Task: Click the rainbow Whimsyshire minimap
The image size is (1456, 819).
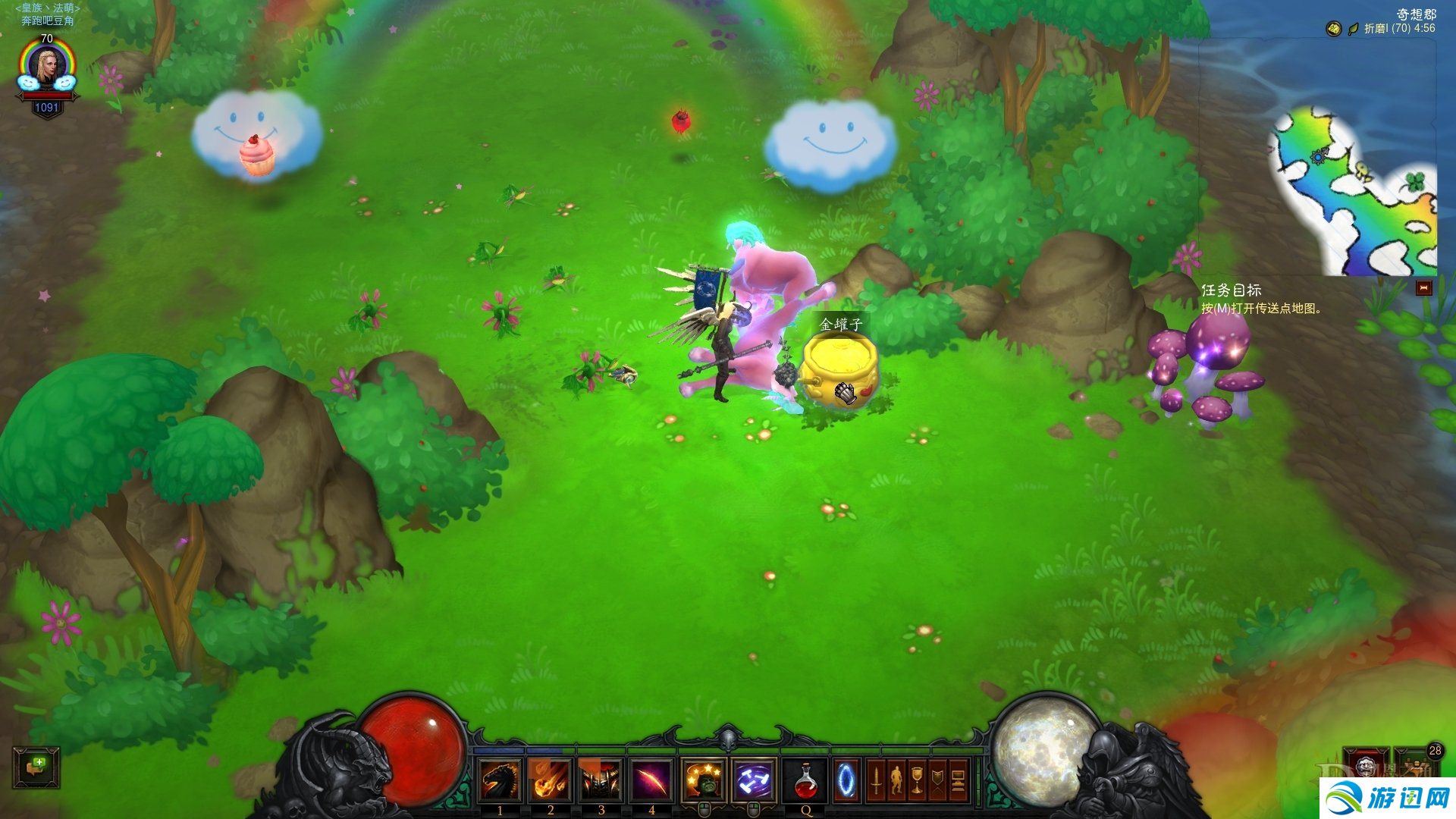Action: (x=1354, y=193)
